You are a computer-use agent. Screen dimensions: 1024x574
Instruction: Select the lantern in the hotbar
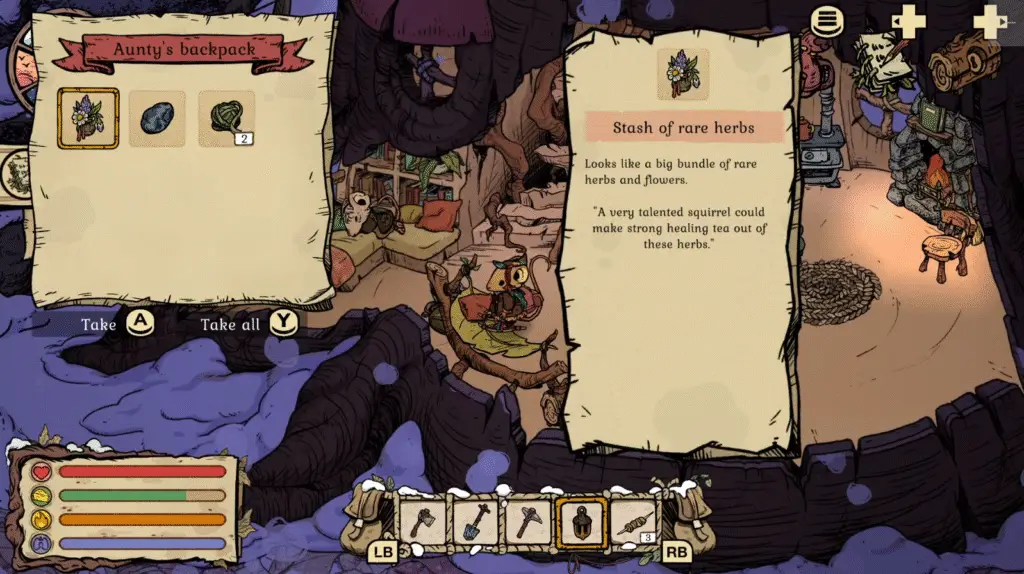coord(580,522)
